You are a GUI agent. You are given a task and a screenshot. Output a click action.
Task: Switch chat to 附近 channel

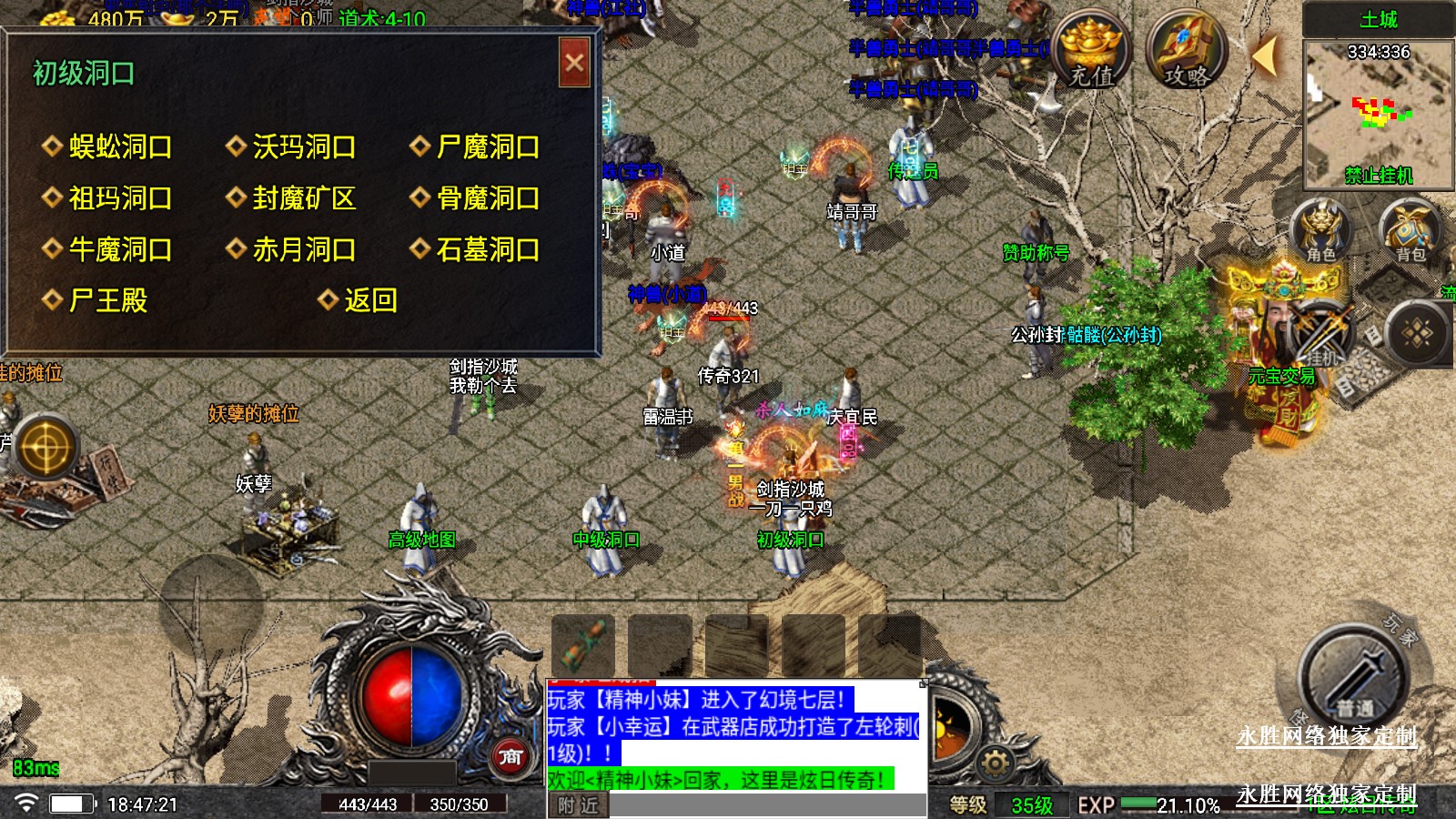coord(578,805)
